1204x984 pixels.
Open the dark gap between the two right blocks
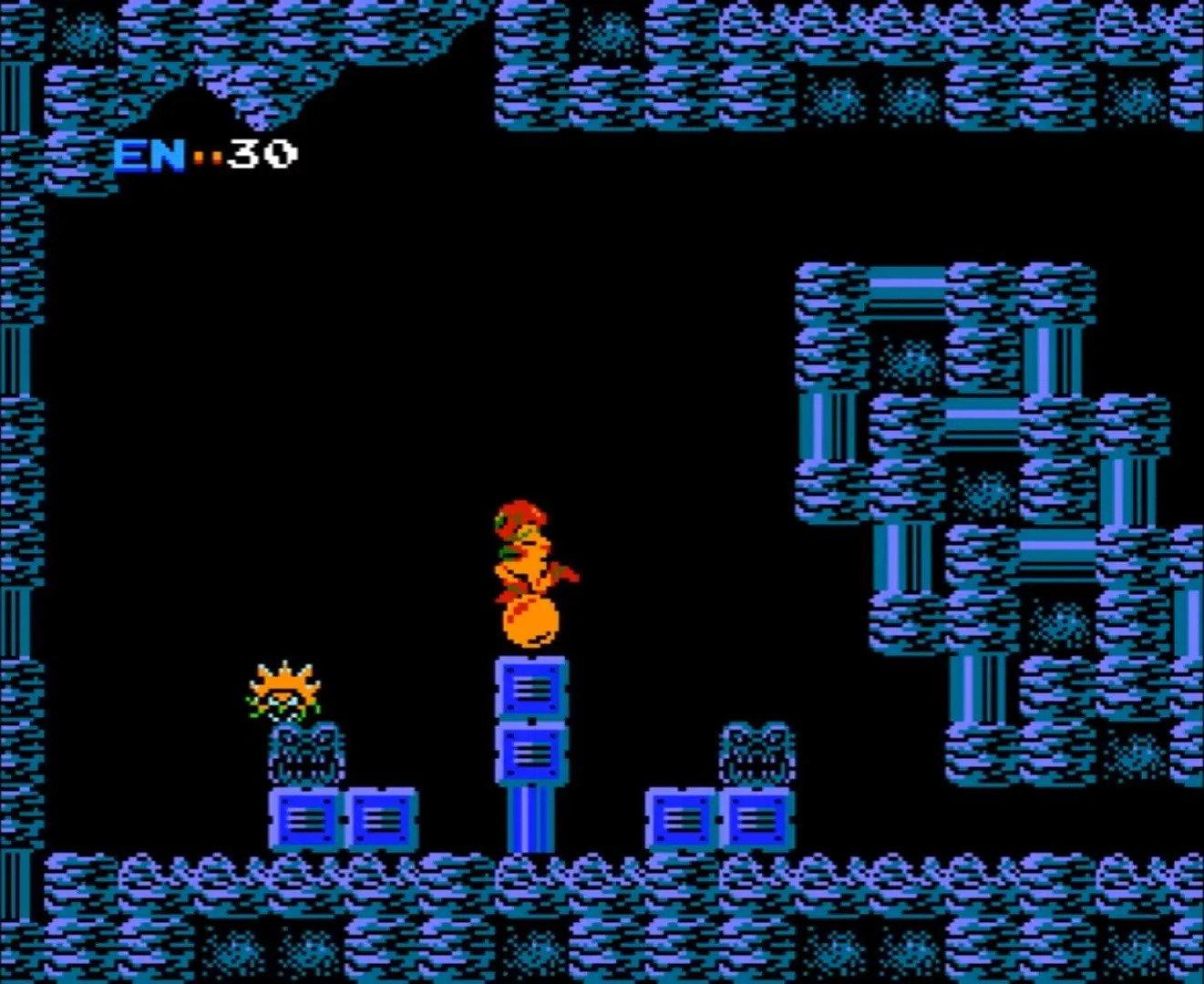click(x=718, y=820)
